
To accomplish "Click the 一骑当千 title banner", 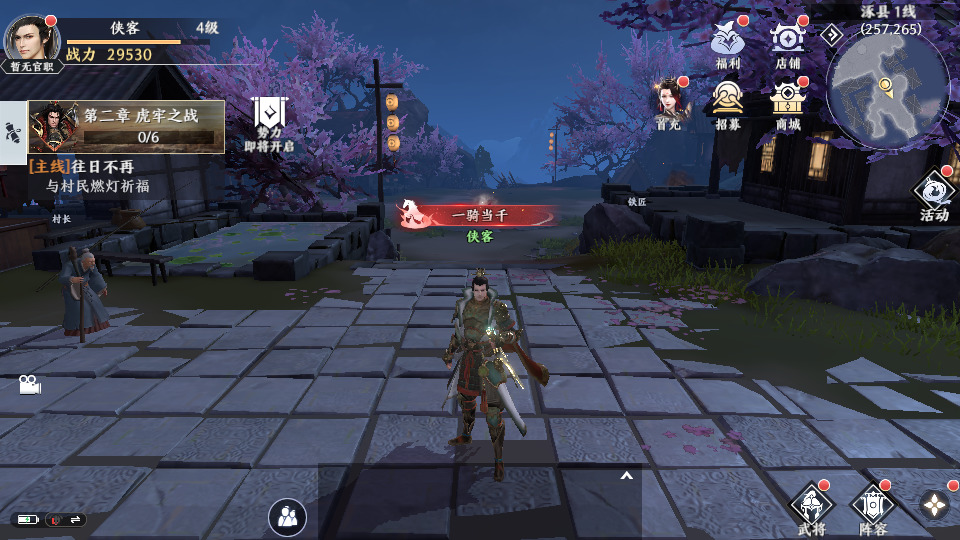I will click(x=478, y=214).
